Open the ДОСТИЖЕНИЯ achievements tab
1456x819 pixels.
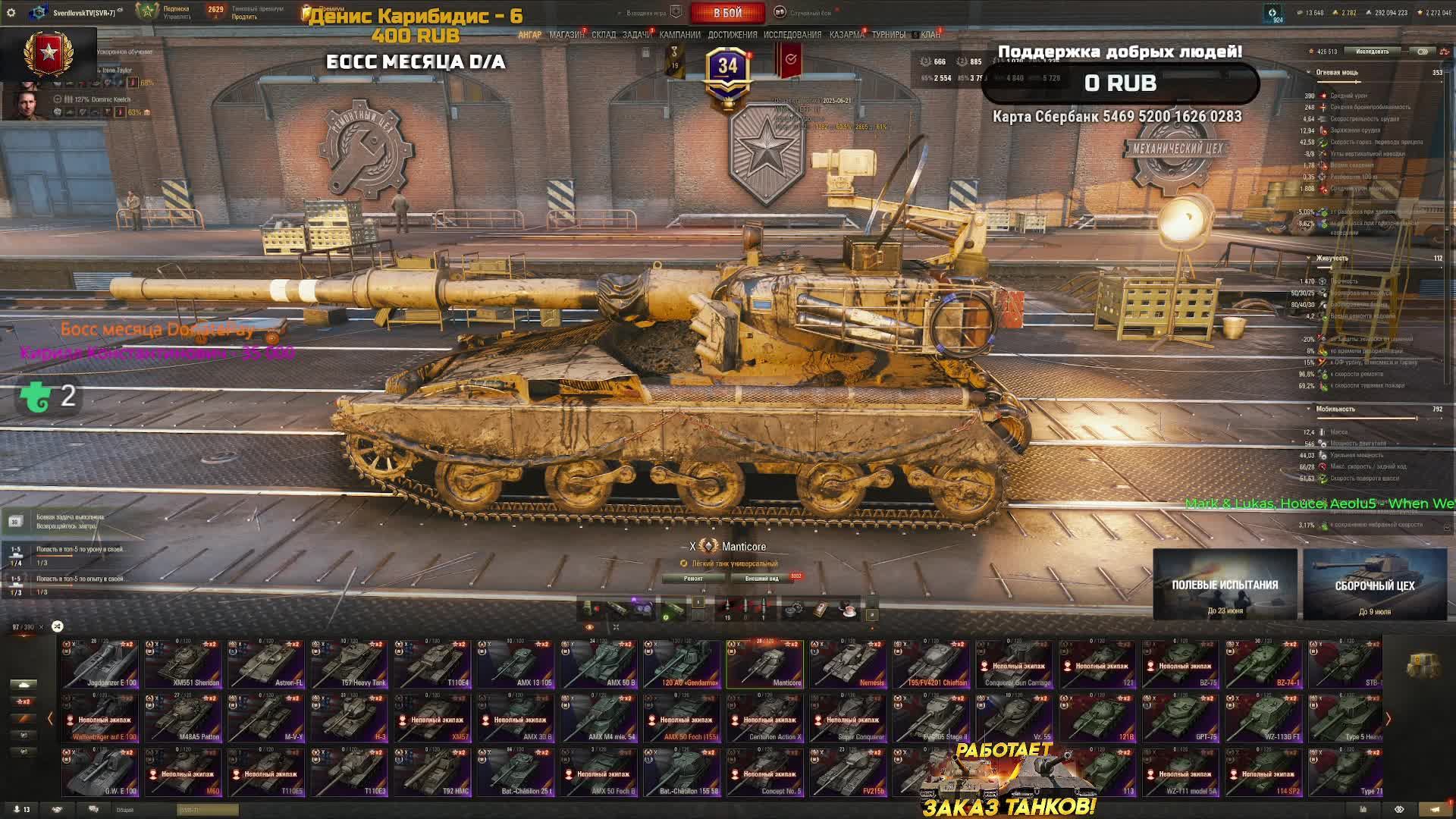coord(732,35)
